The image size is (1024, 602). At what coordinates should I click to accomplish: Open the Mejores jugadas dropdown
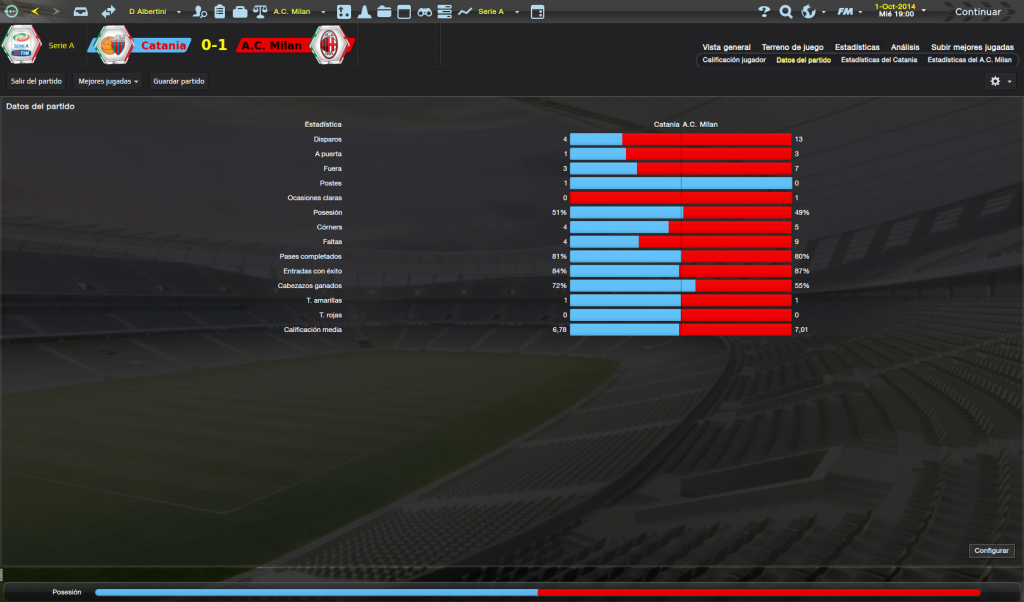[x=108, y=81]
